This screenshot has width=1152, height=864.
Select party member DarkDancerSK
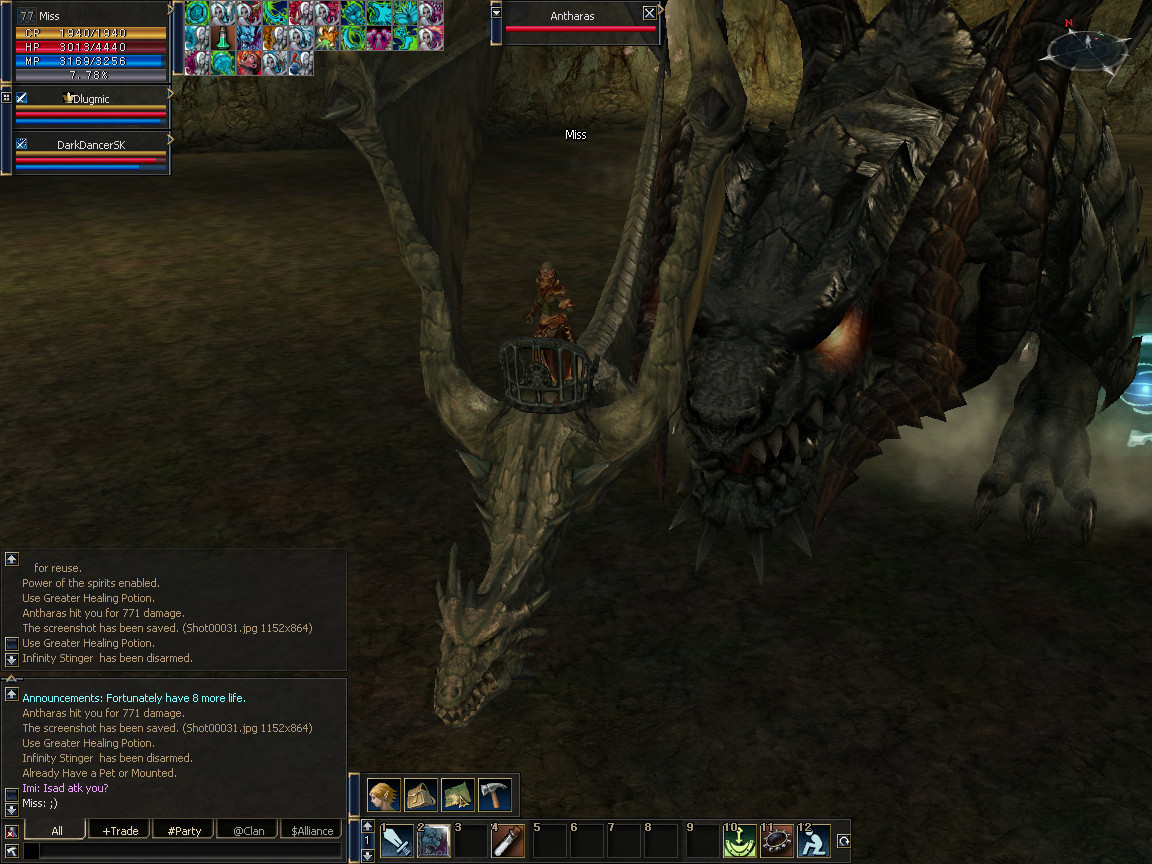tap(91, 145)
